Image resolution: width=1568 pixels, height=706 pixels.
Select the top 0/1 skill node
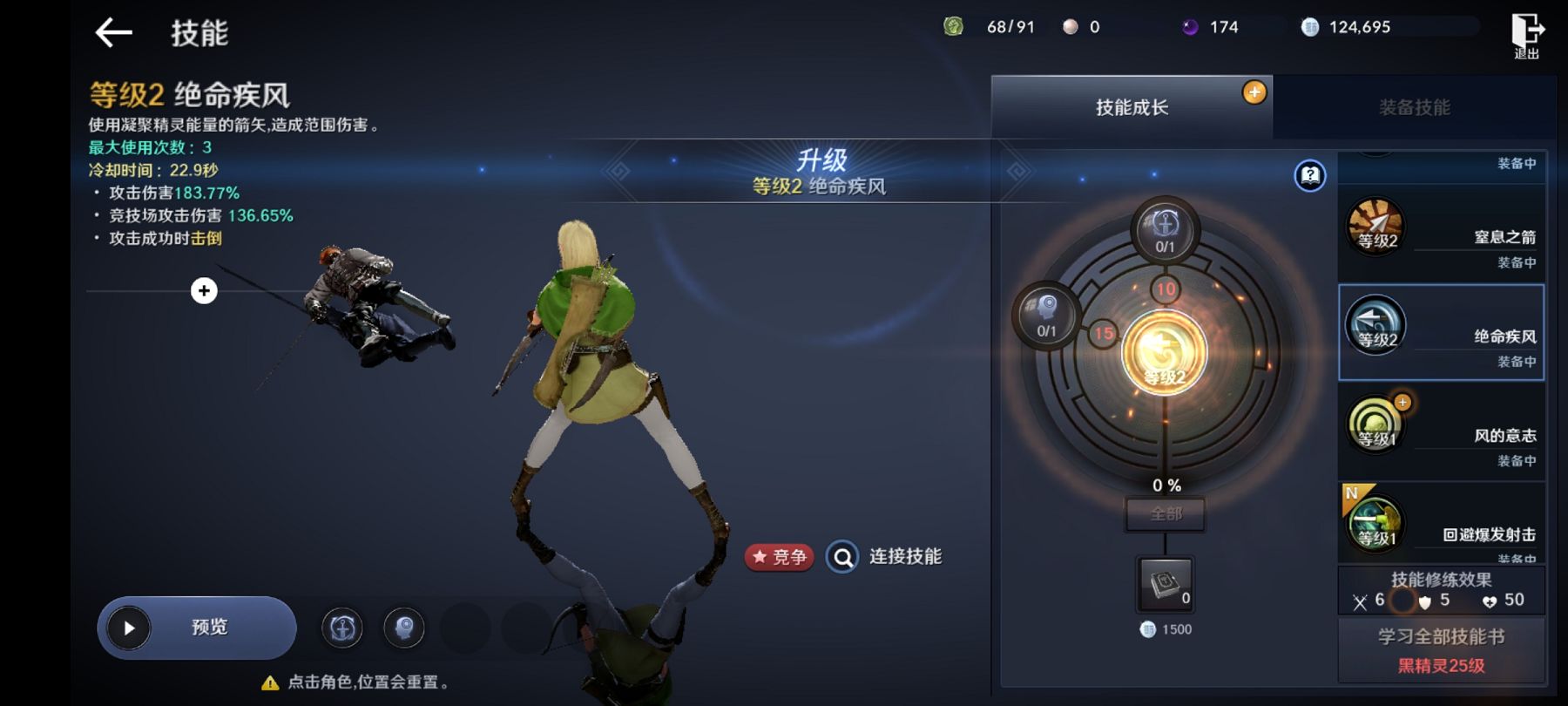(x=1165, y=230)
